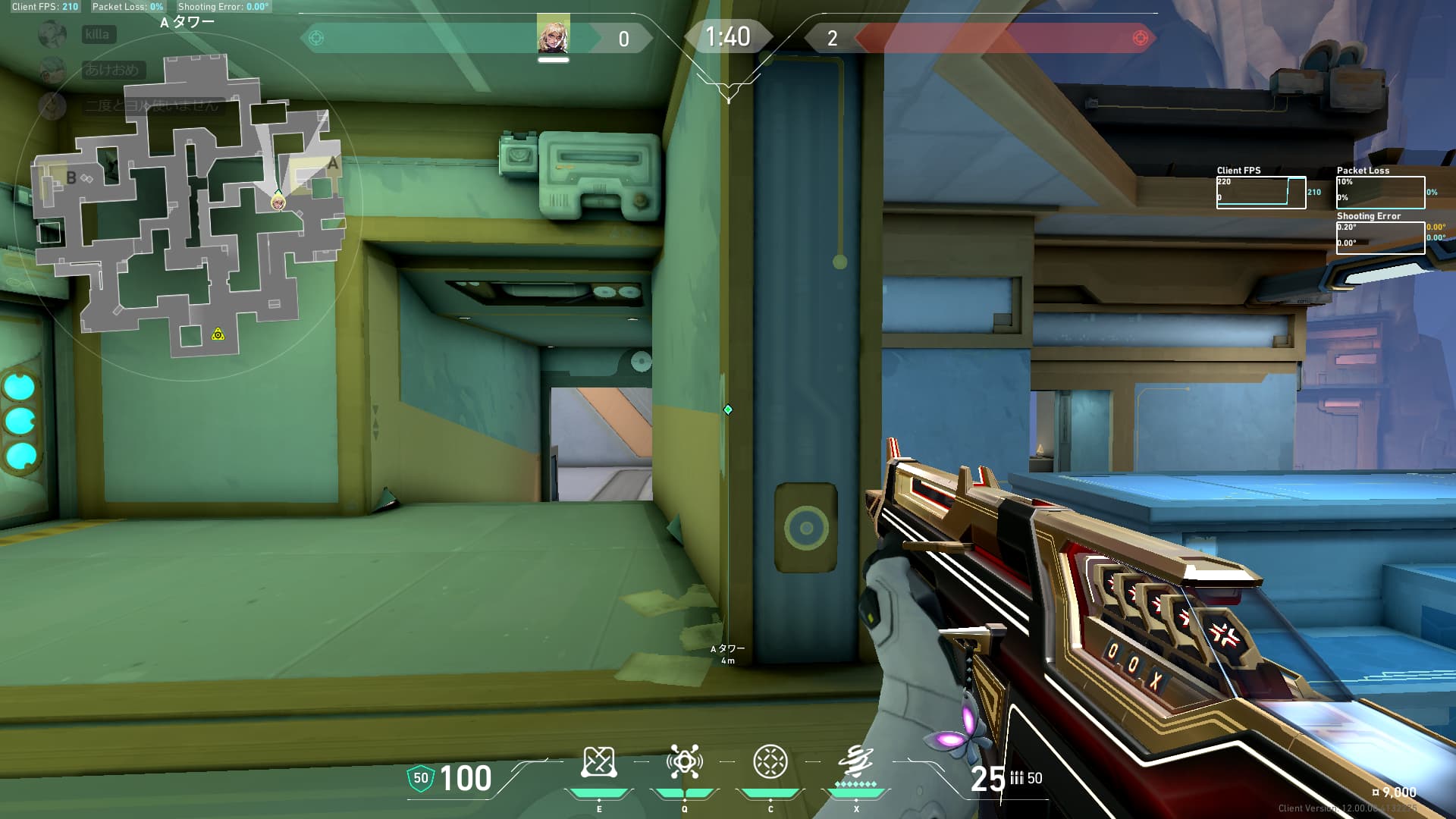Toggle the Client FPS graph overlay

1261,191
